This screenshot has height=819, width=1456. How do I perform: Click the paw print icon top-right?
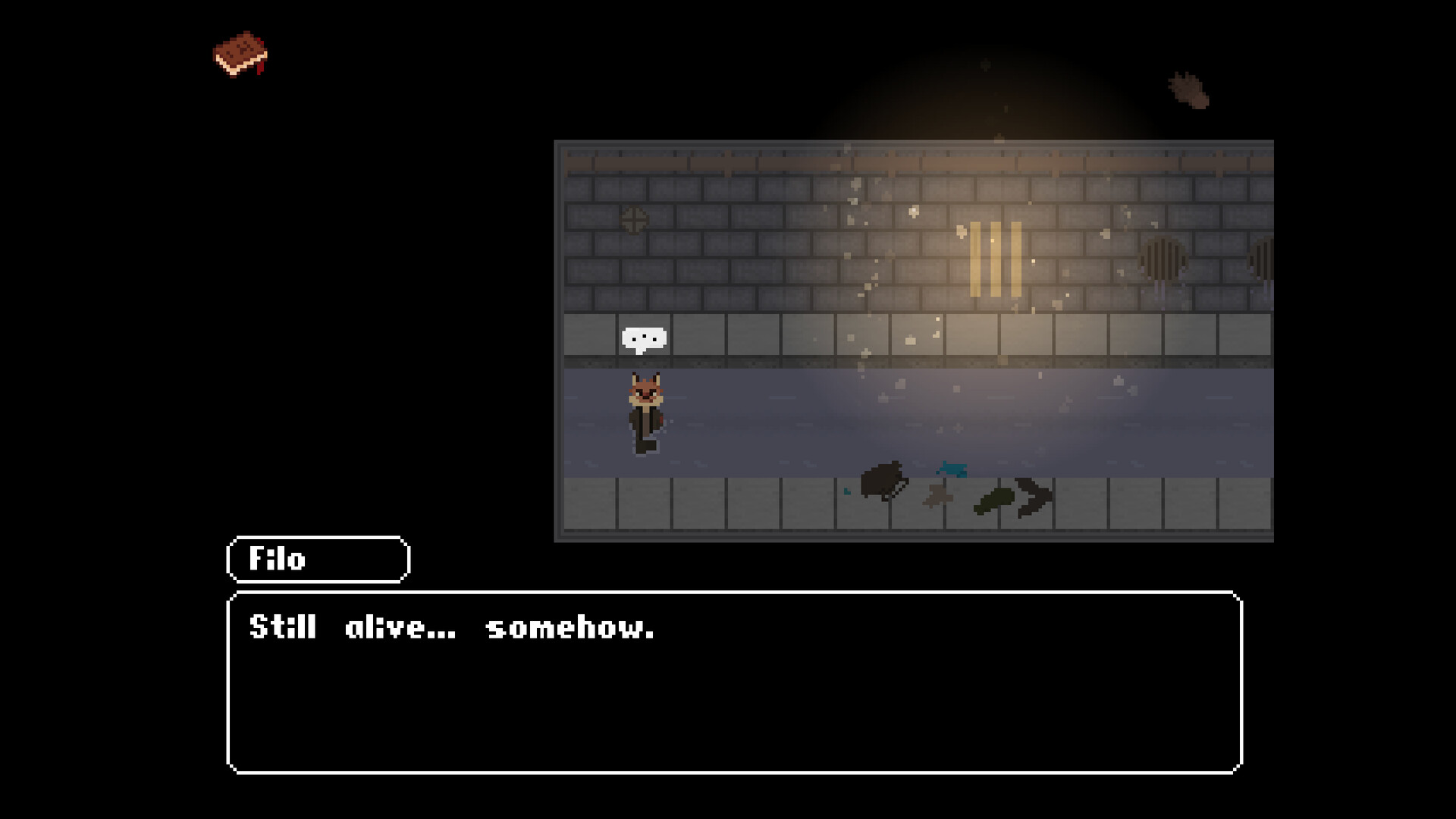1189,91
